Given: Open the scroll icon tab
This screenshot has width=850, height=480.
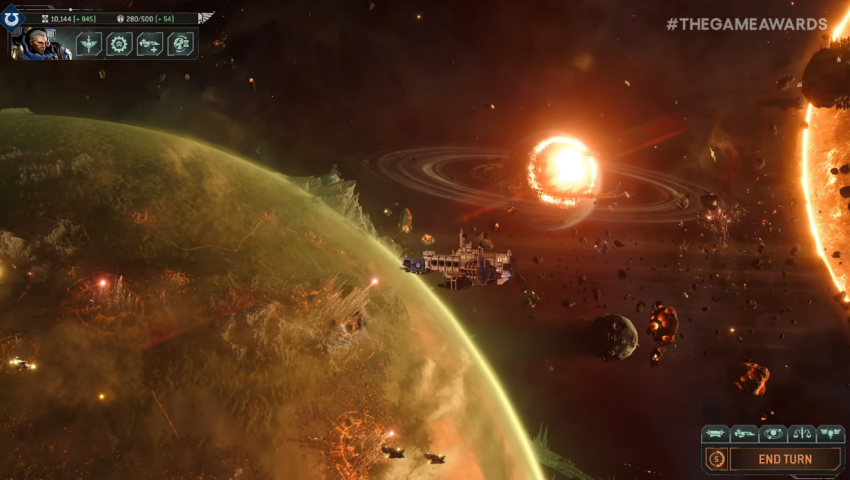Looking at the screenshot, I should (x=715, y=434).
